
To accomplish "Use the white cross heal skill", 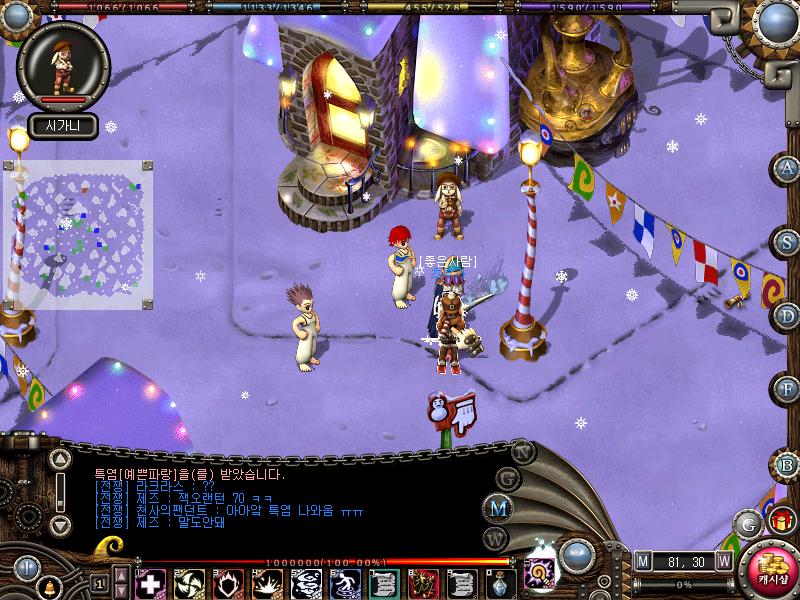I will click(150, 582).
